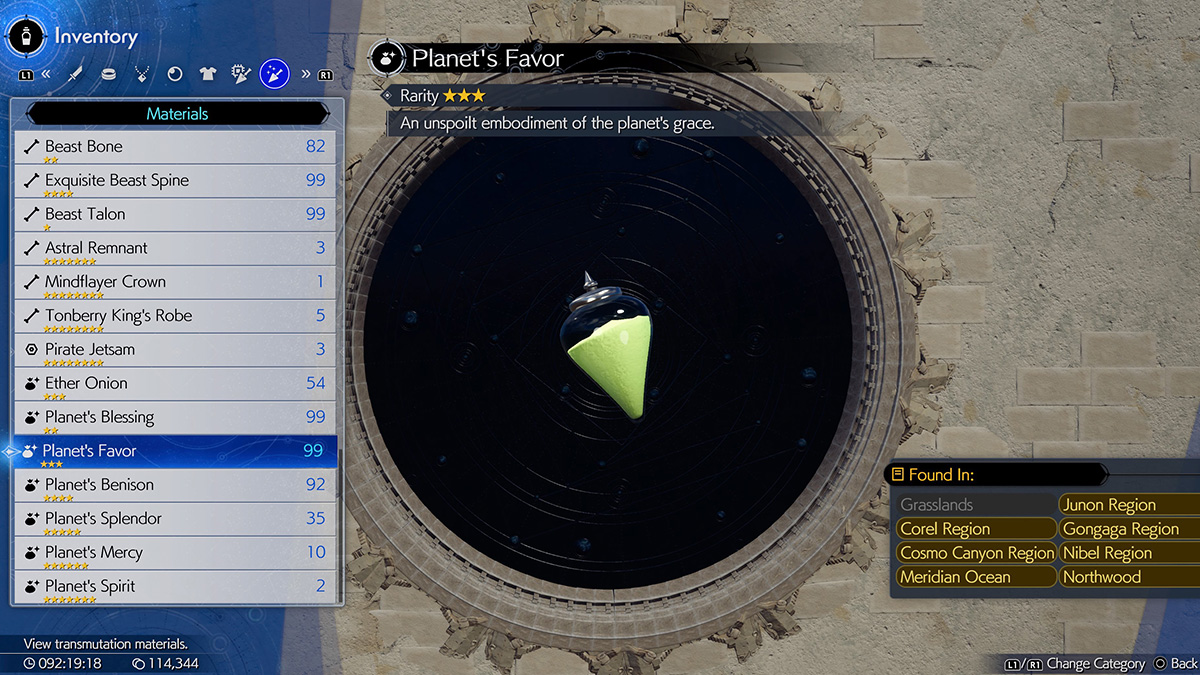Pick the Mindflayer Crown row
Image resolution: width=1200 pixels, height=675 pixels.
click(177, 283)
